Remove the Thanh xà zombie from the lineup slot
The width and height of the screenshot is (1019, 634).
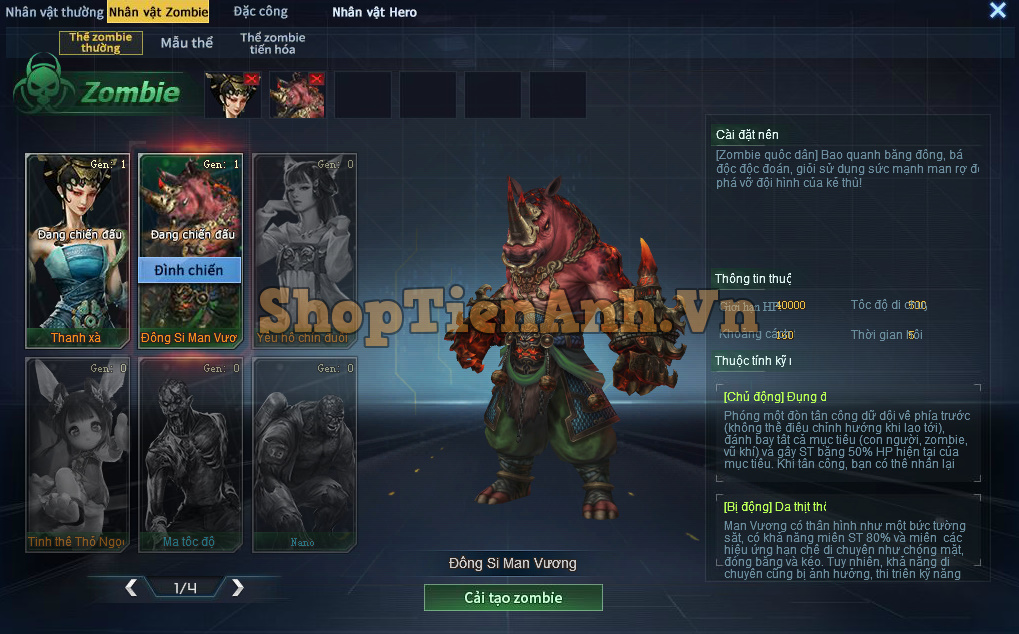click(x=252, y=79)
